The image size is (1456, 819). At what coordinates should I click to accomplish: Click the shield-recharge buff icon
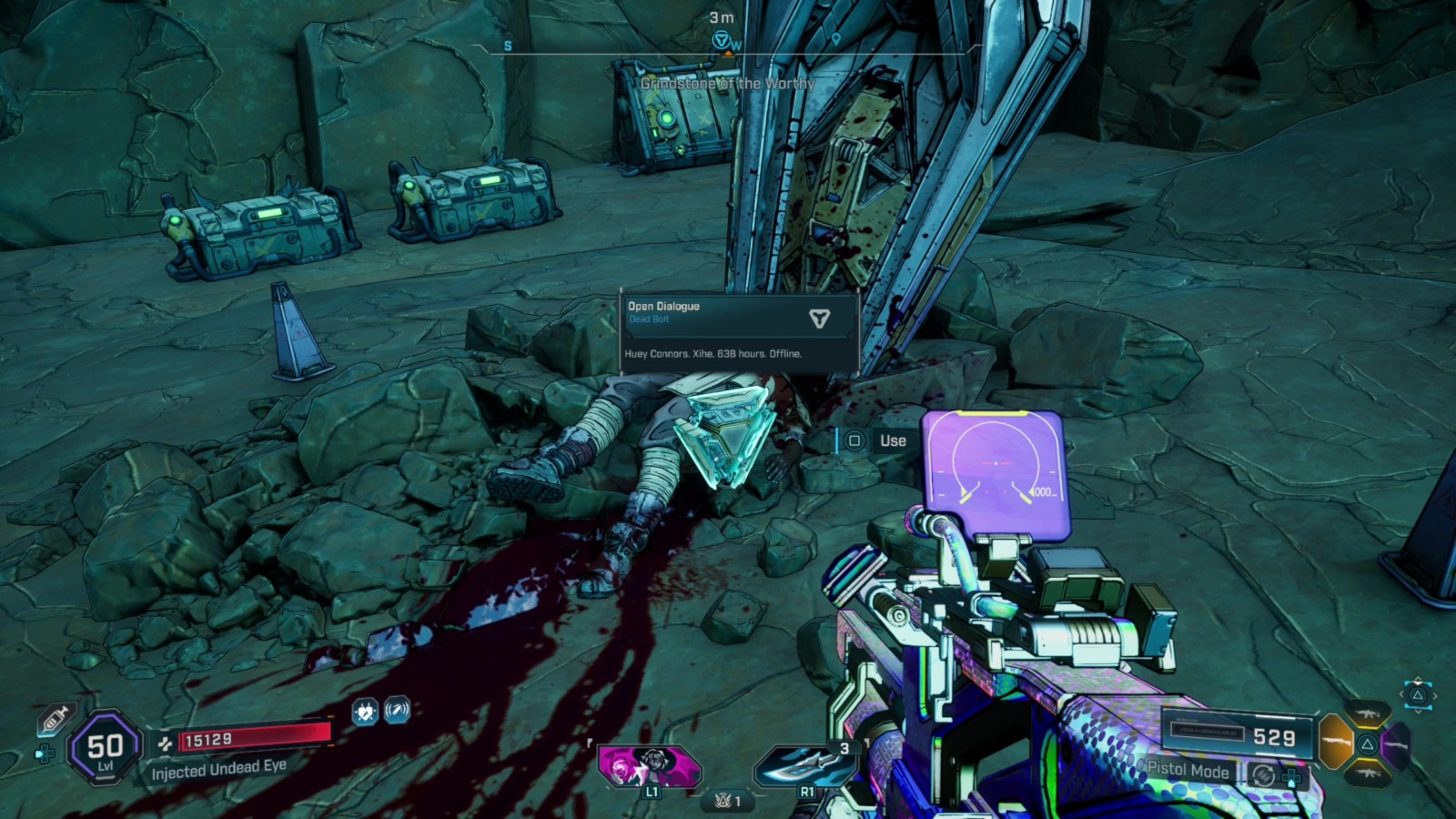[398, 710]
